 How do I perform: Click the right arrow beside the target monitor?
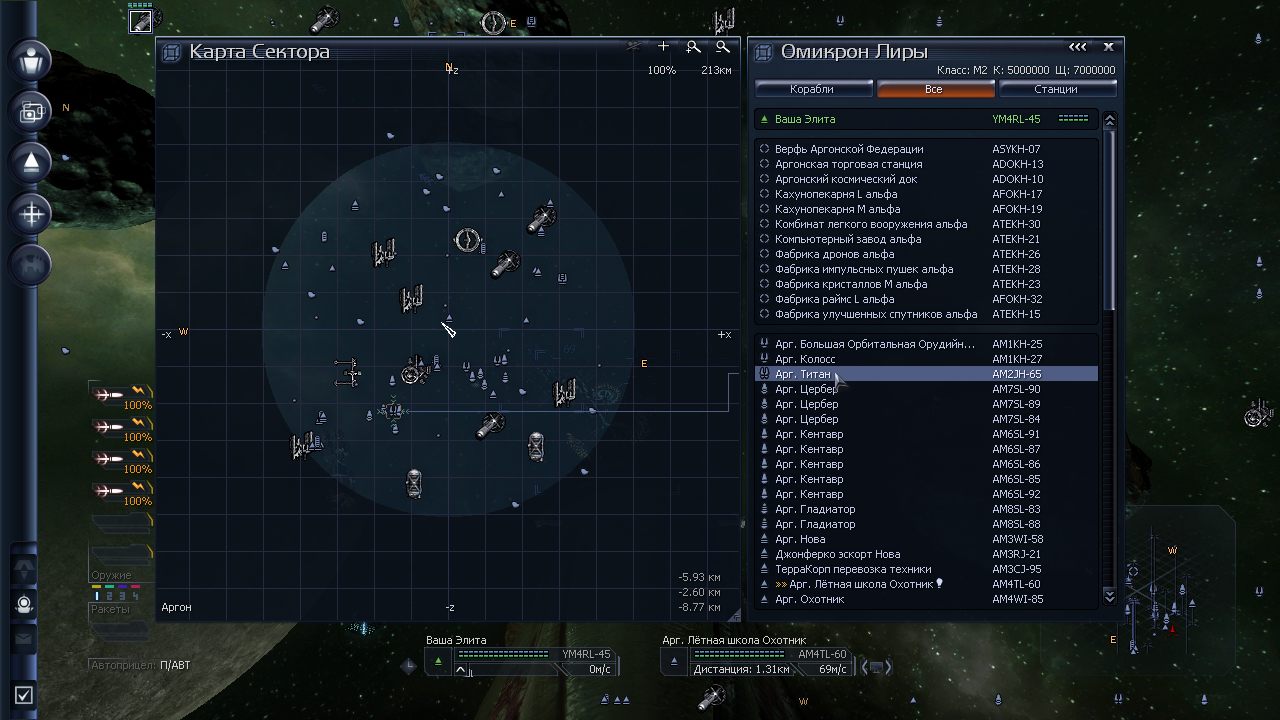coord(888,665)
